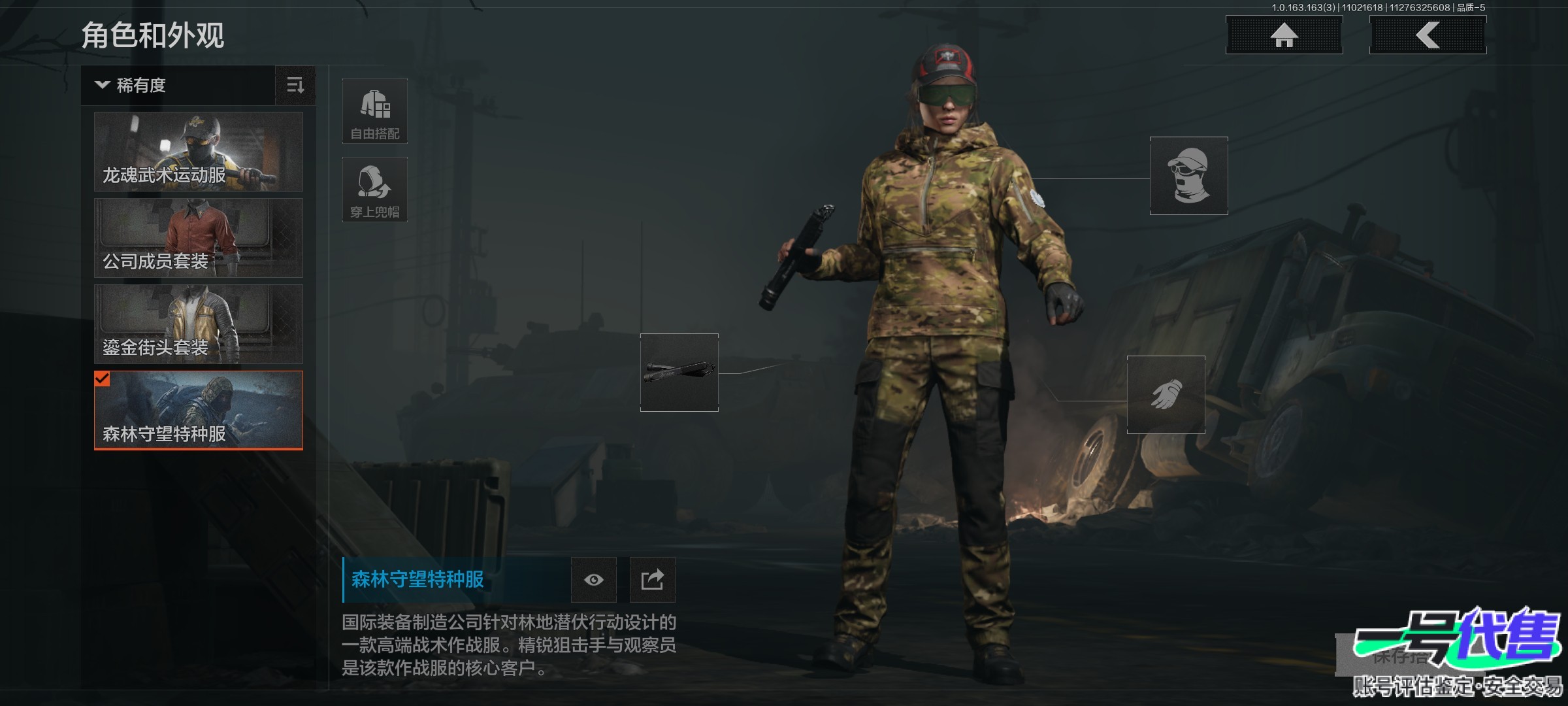Viewport: 1568px width, 706px height.
Task: Pick the 鎏金街头套装 outfit
Action: (x=199, y=324)
